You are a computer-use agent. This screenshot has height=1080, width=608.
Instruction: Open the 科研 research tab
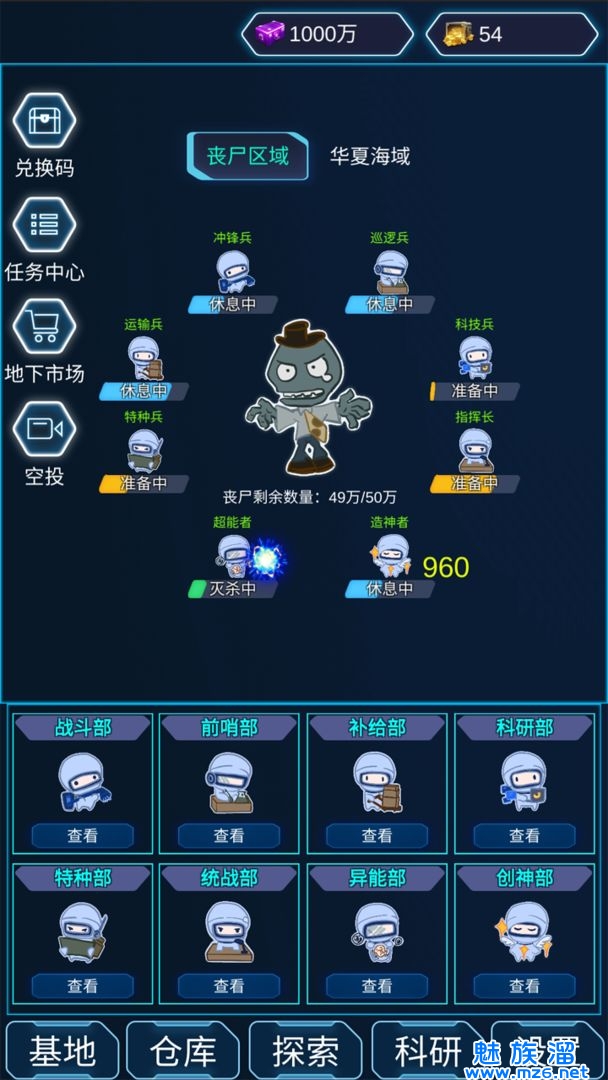coord(429,1051)
